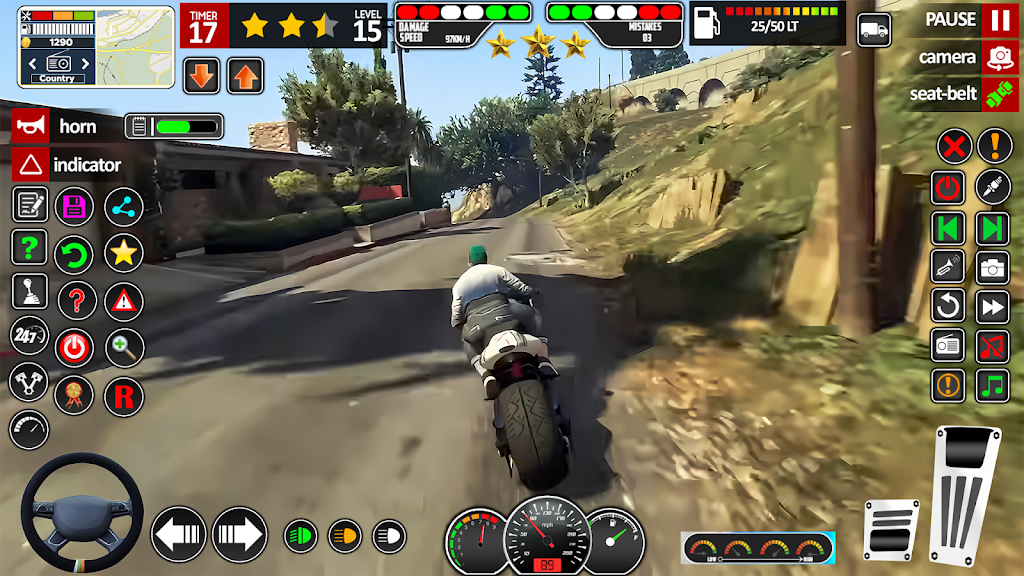Activate the red R button
1024x576 pixels.
[124, 396]
